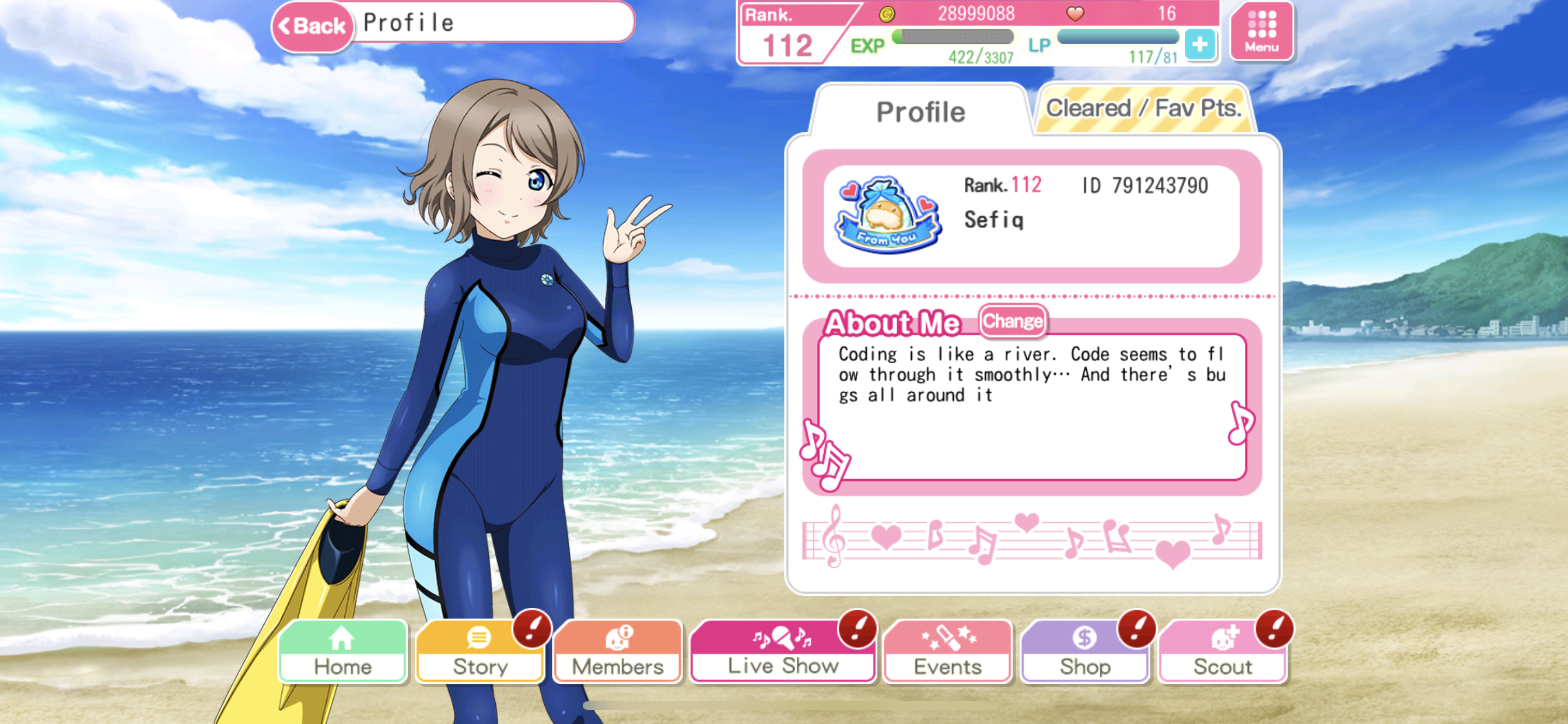Image resolution: width=1568 pixels, height=724 pixels.
Task: Go to the Home screen
Action: tap(342, 652)
